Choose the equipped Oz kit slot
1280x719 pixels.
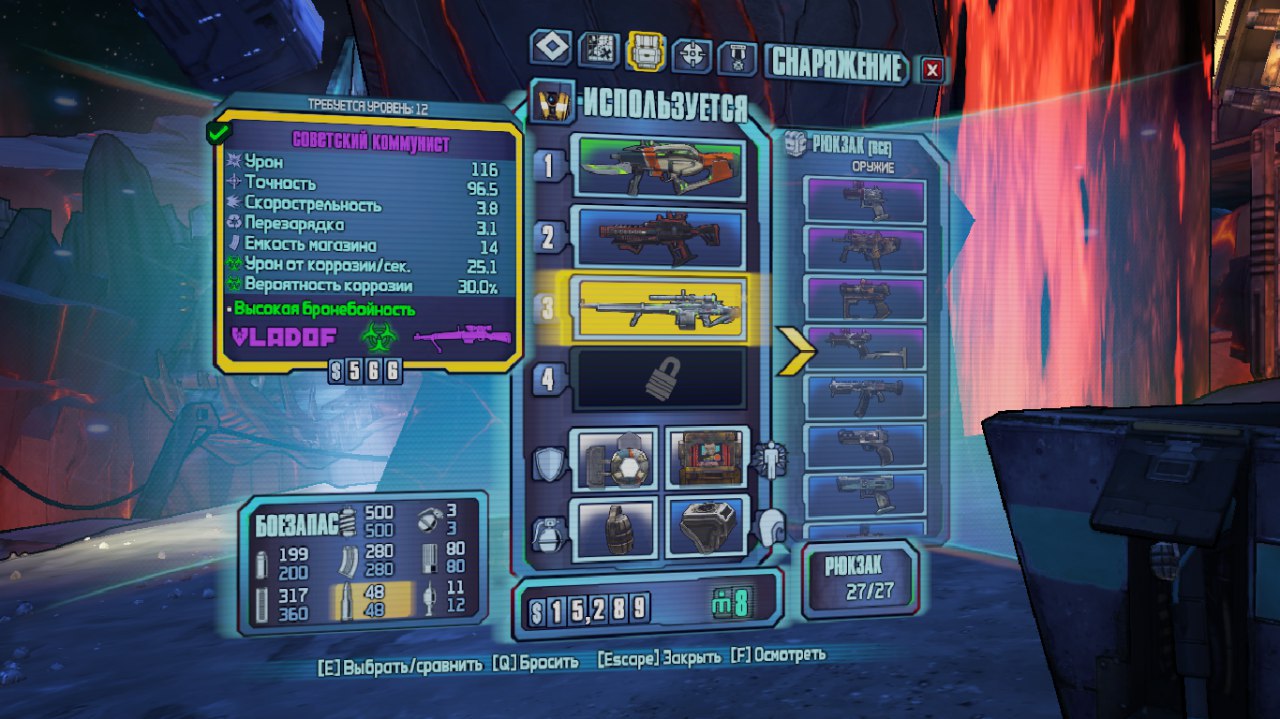705,527
